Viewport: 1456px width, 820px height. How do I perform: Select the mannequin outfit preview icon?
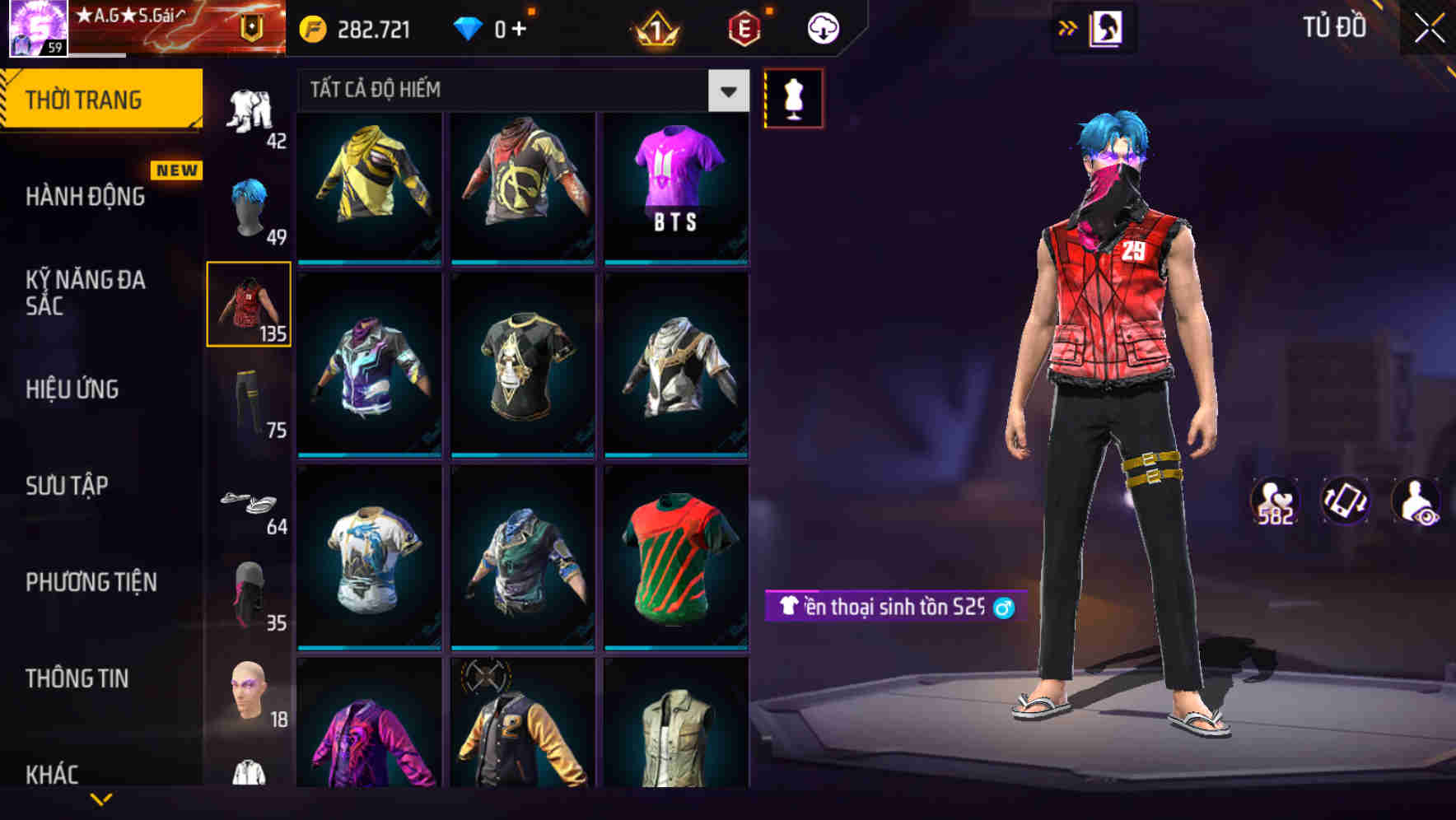pyautogui.click(x=793, y=97)
